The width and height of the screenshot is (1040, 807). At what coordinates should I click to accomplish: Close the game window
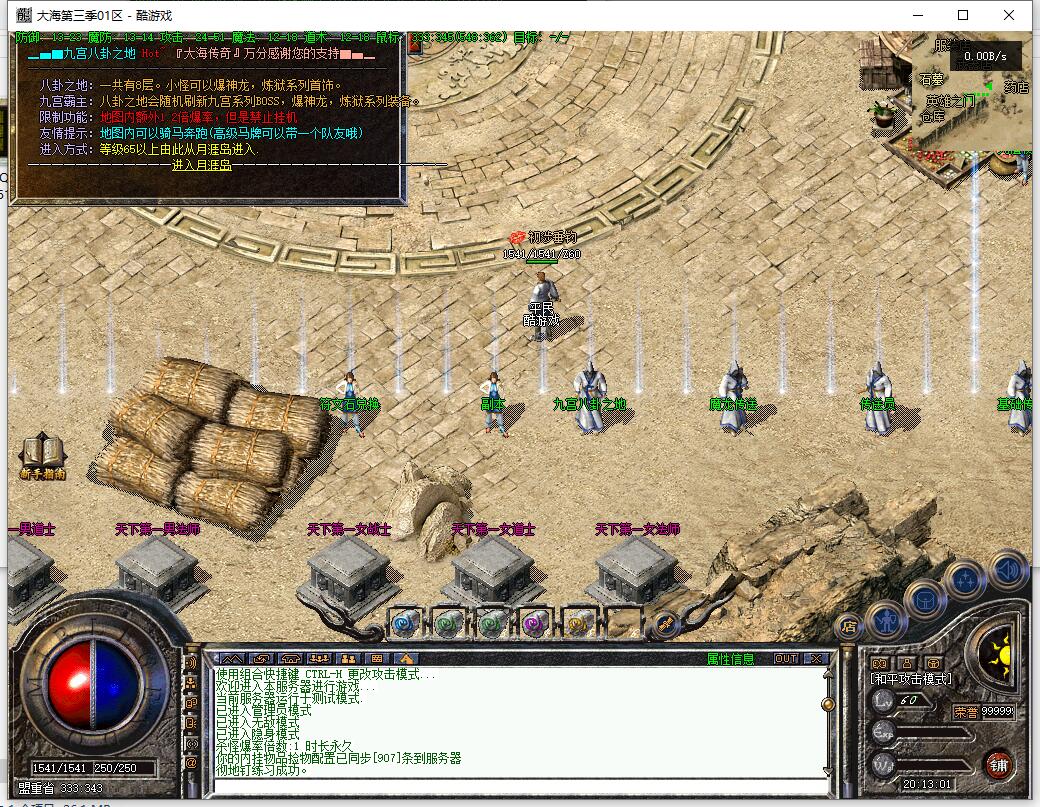pyautogui.click(x=1011, y=15)
